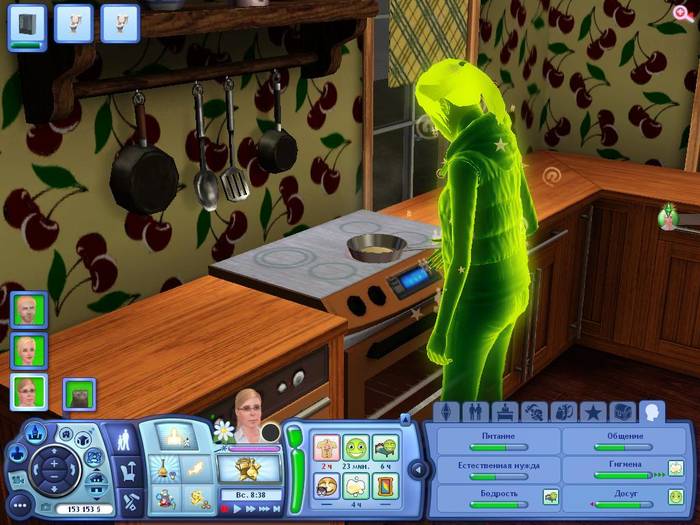
Task: Open the Inventory chest tab
Action: 622,412
